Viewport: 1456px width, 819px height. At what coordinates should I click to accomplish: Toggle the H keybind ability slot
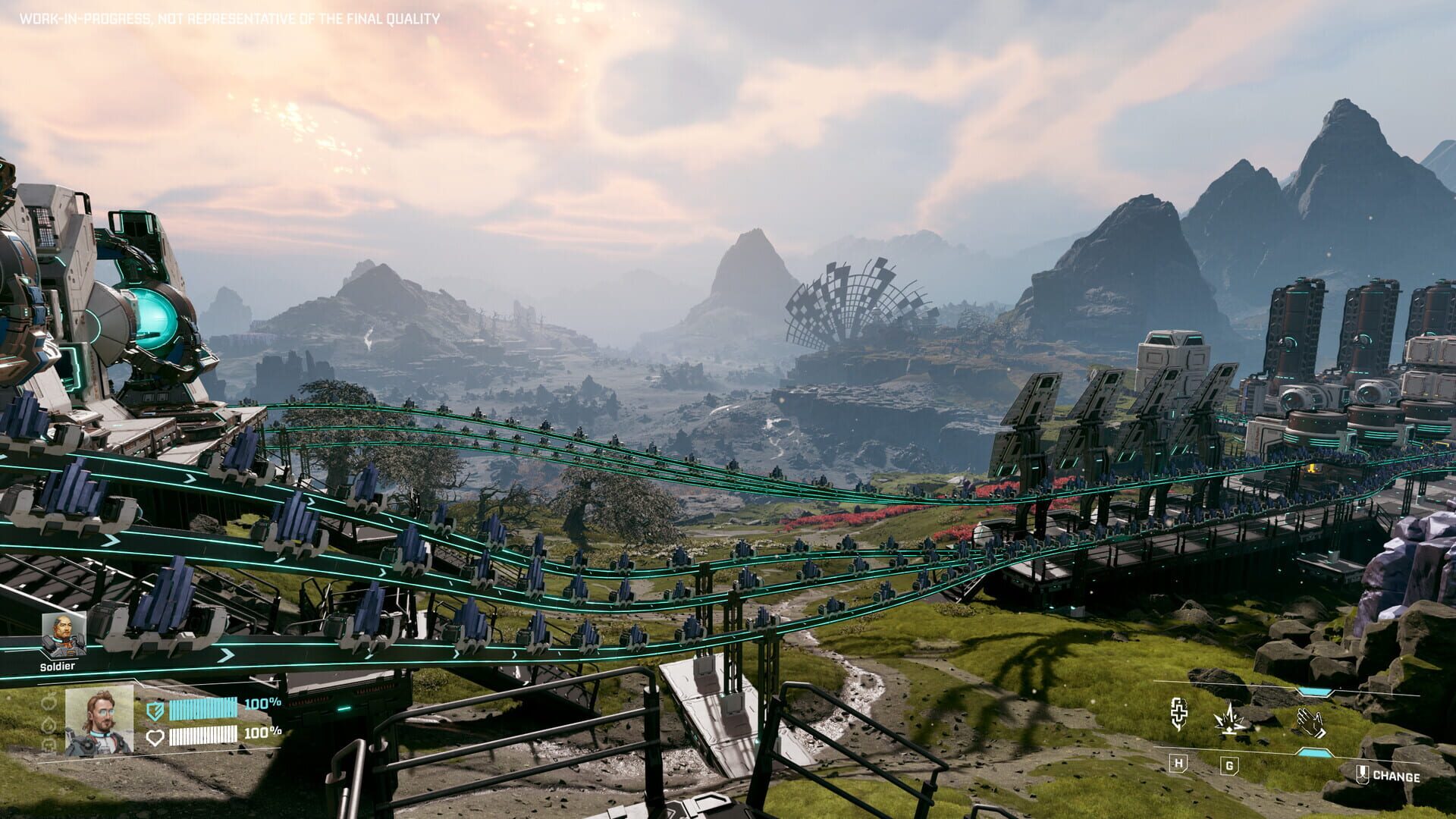[1179, 764]
